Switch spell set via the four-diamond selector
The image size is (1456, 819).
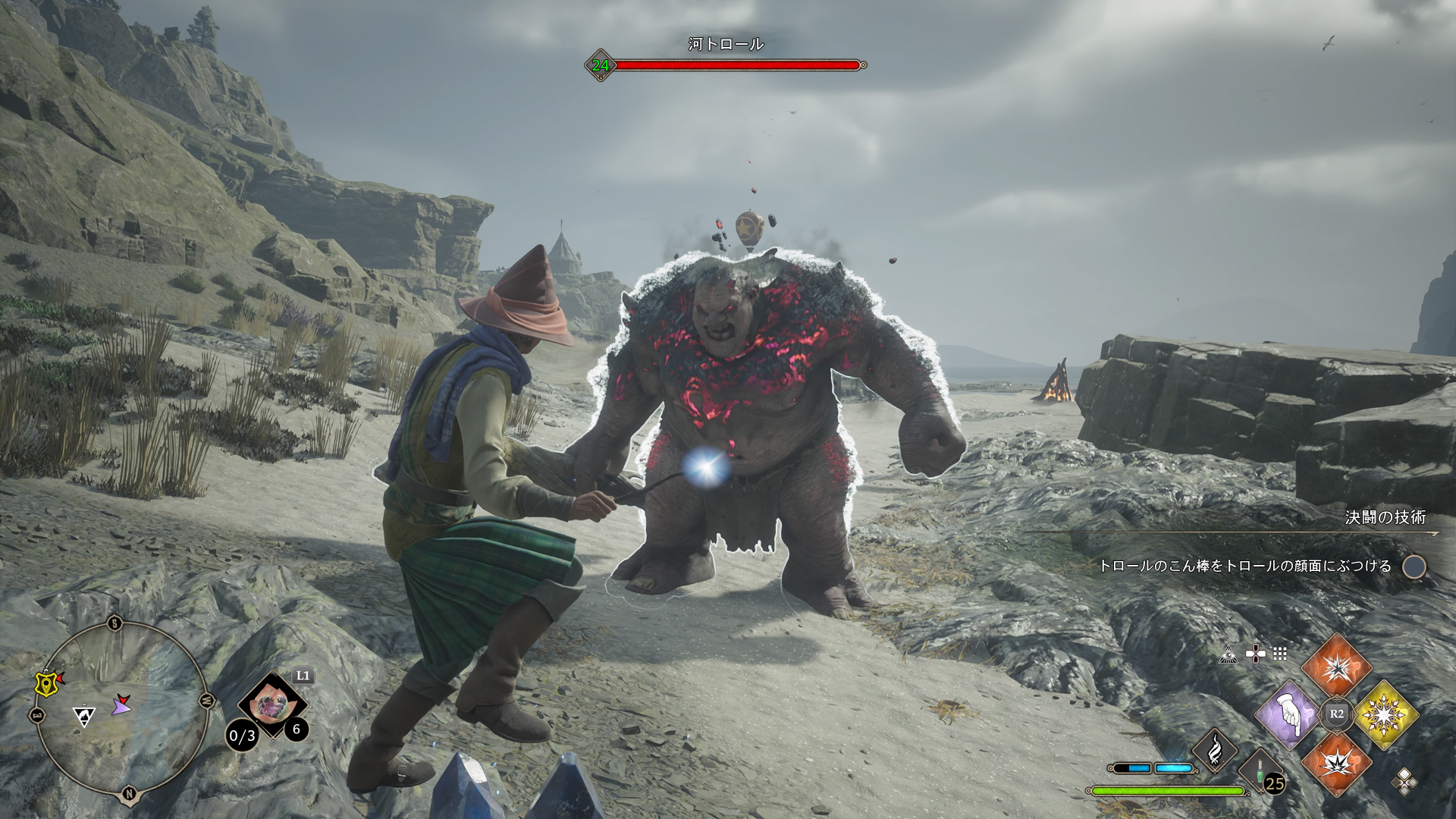coord(1404,781)
